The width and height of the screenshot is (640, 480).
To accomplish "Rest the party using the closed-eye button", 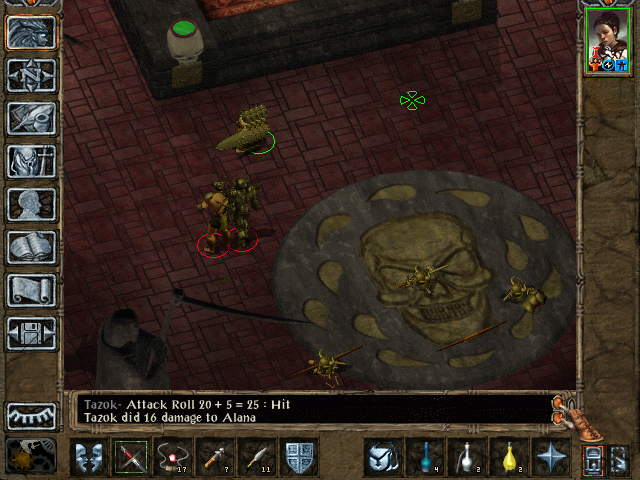I will click(31, 415).
